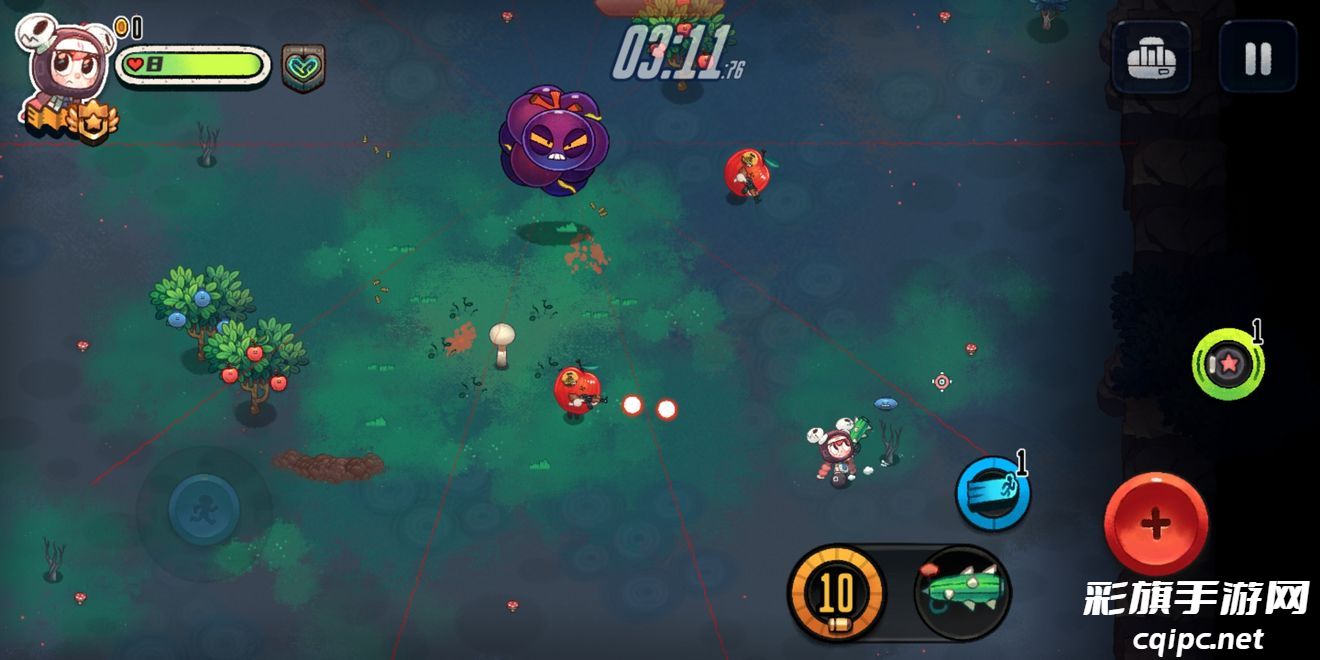Image resolution: width=1320 pixels, height=660 pixels.
Task: Pause the game
Action: pos(1257,58)
